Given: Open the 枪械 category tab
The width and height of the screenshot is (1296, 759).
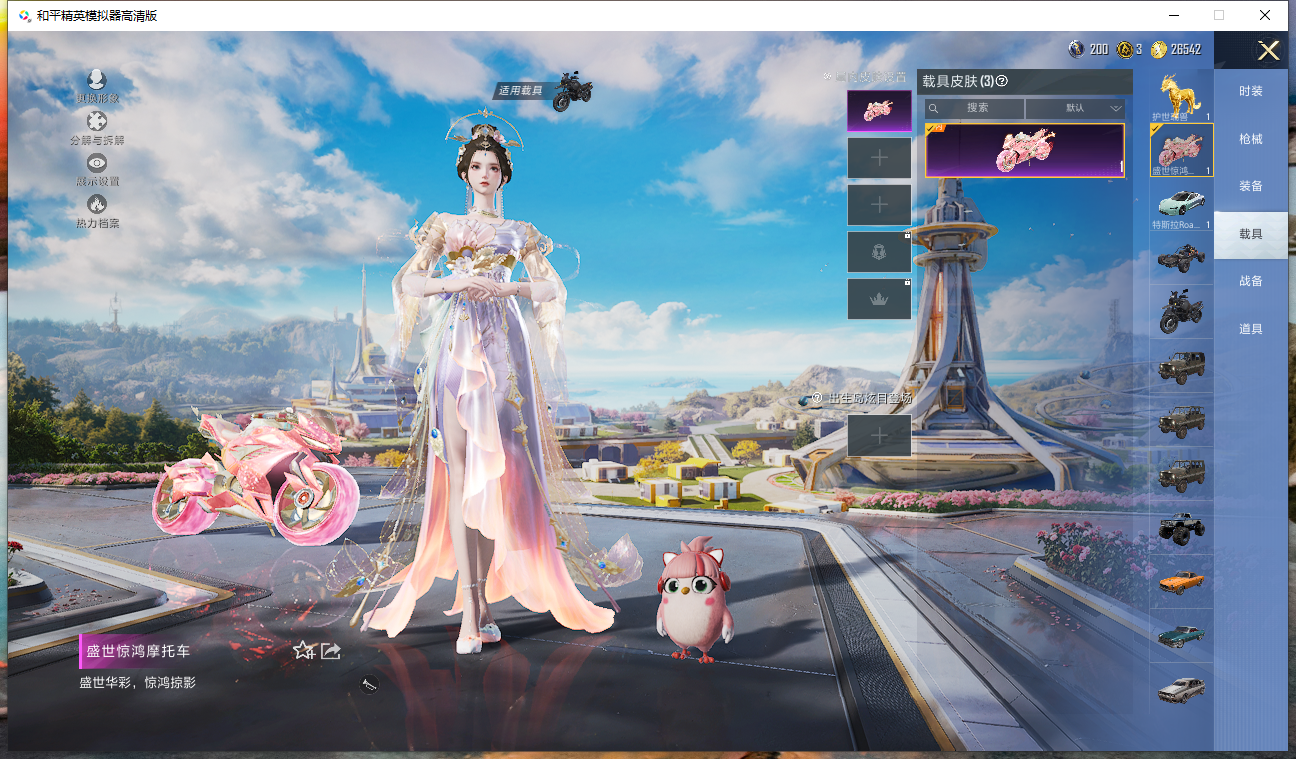Looking at the screenshot, I should pos(1250,139).
